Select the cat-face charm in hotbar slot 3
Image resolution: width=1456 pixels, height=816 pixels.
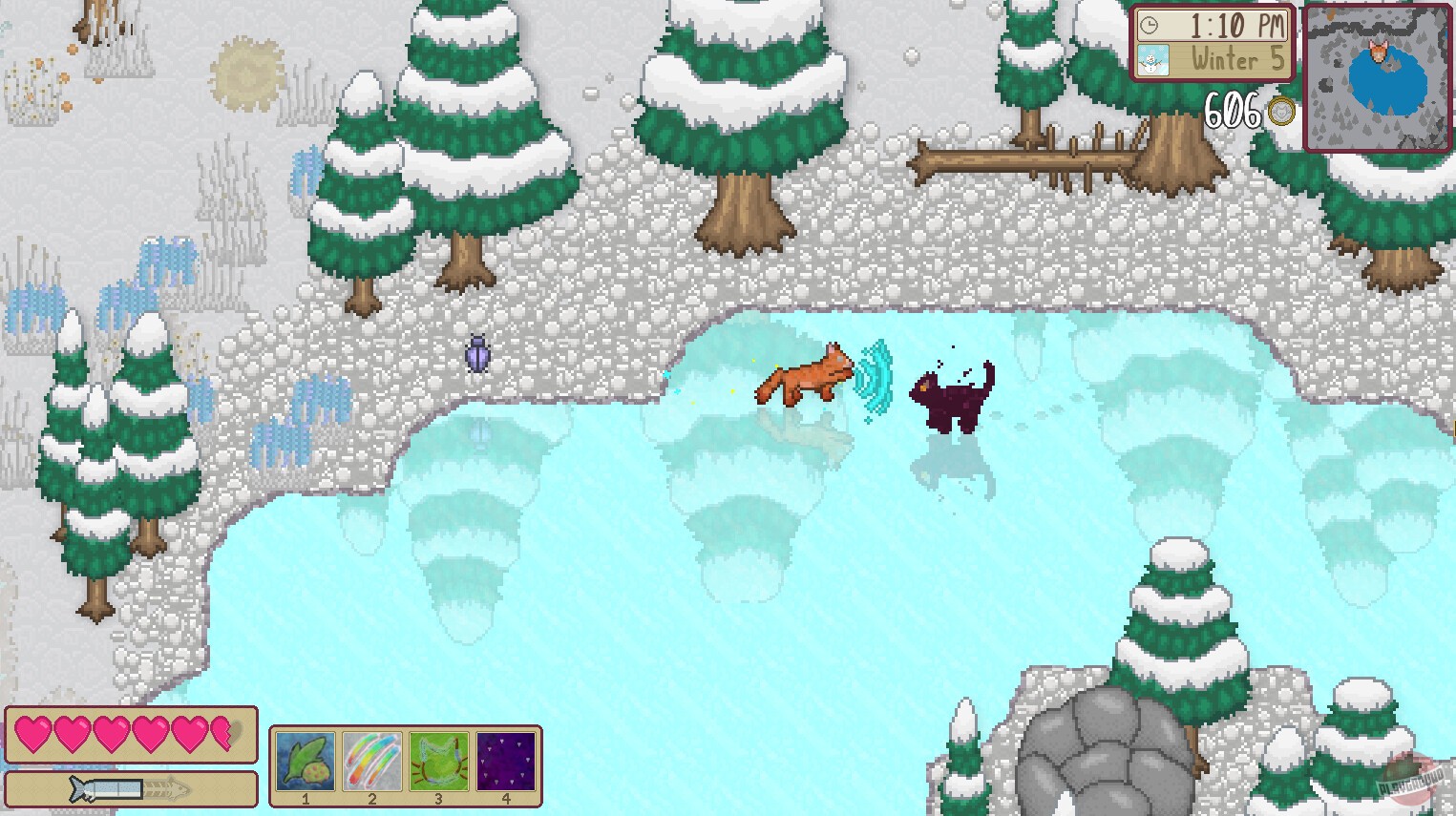[439, 760]
